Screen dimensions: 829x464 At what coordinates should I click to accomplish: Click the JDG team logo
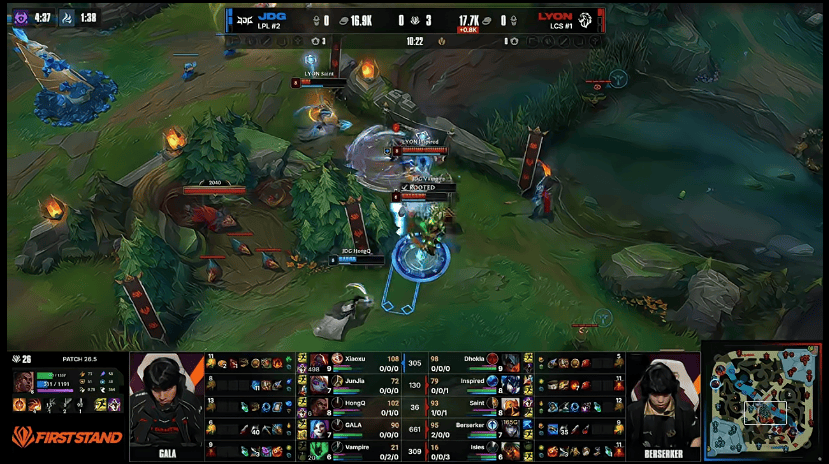[x=243, y=18]
